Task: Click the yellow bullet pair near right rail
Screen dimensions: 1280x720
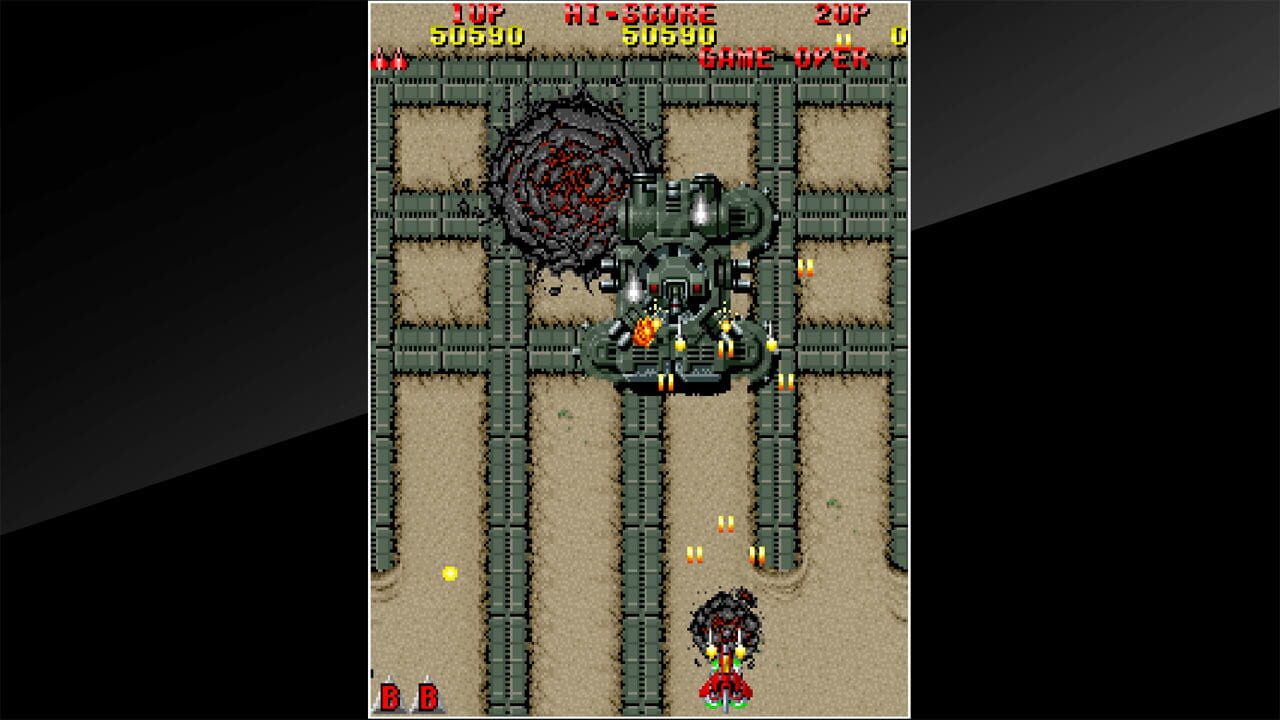Action: coord(805,268)
